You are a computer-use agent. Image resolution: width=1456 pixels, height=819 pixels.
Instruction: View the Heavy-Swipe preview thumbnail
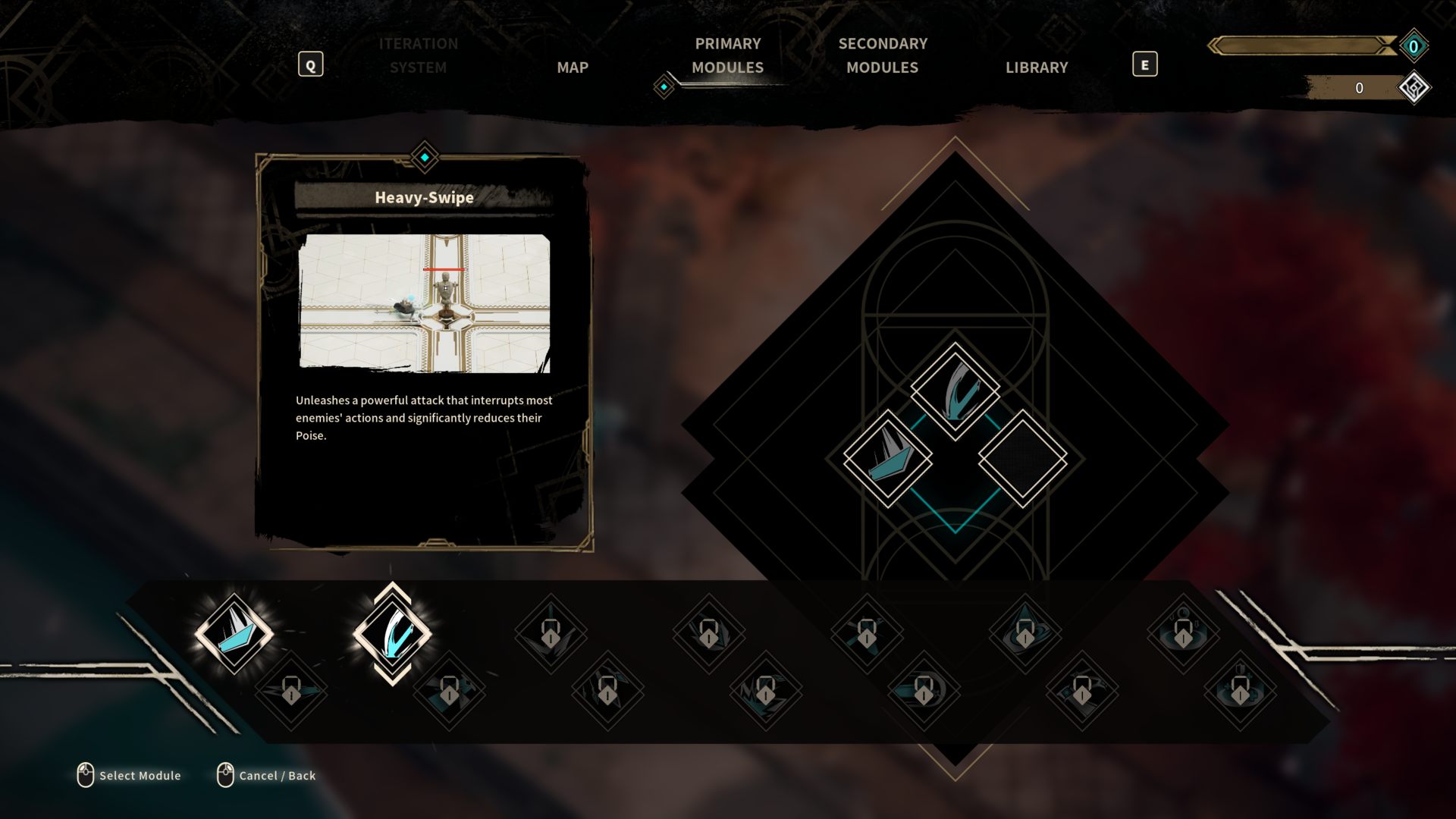coord(425,303)
